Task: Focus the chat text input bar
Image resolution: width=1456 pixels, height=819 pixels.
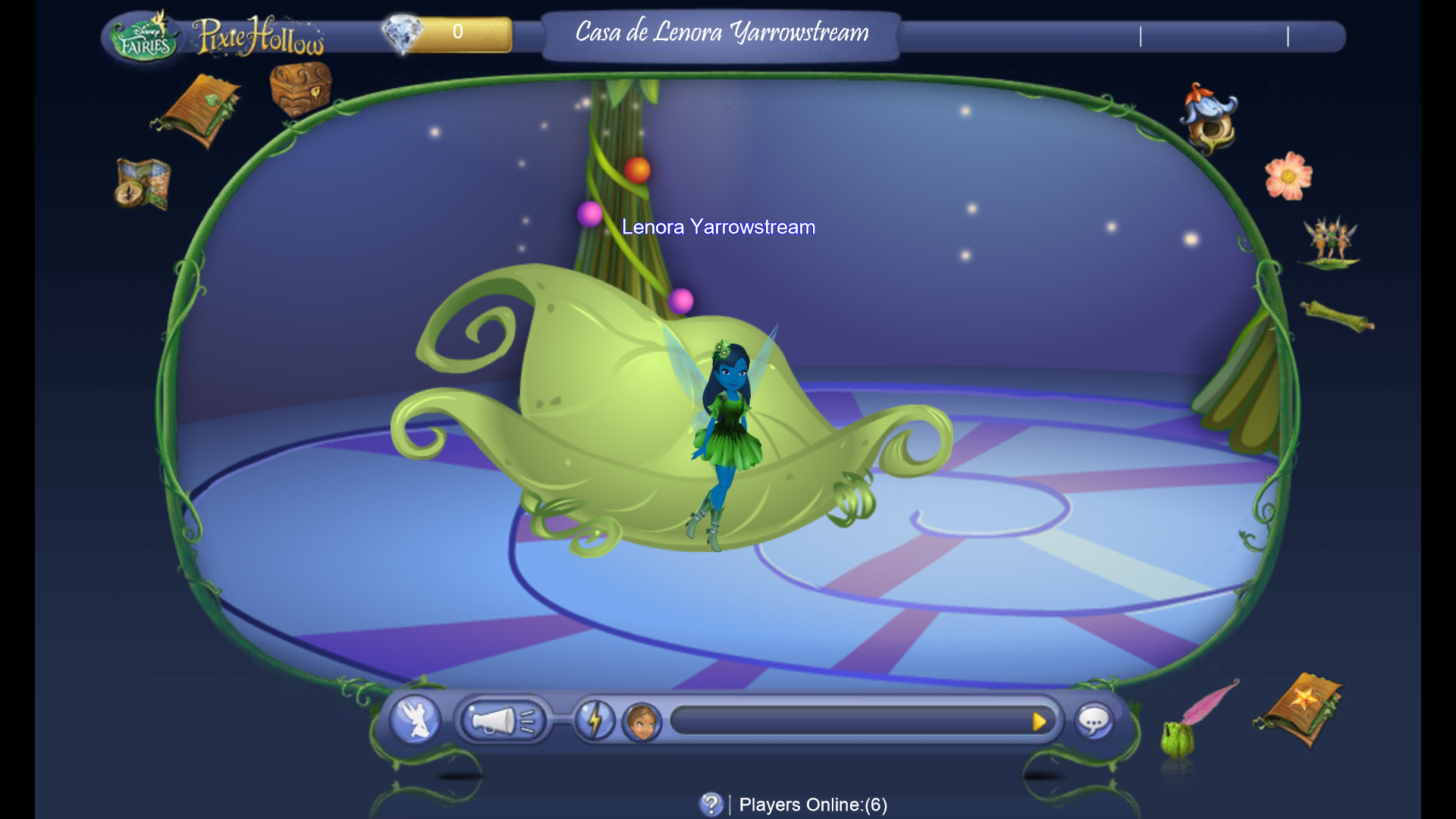Action: click(x=848, y=720)
